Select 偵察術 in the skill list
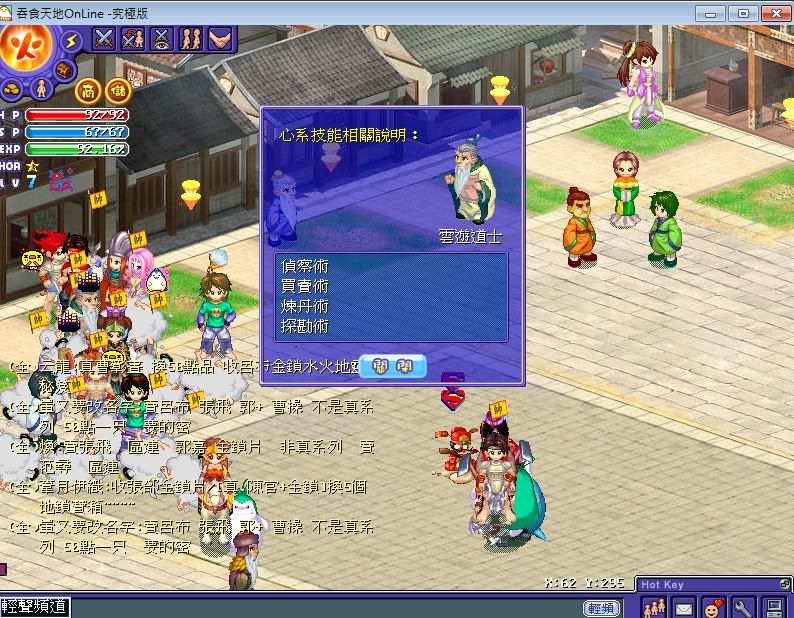 [x=306, y=266]
